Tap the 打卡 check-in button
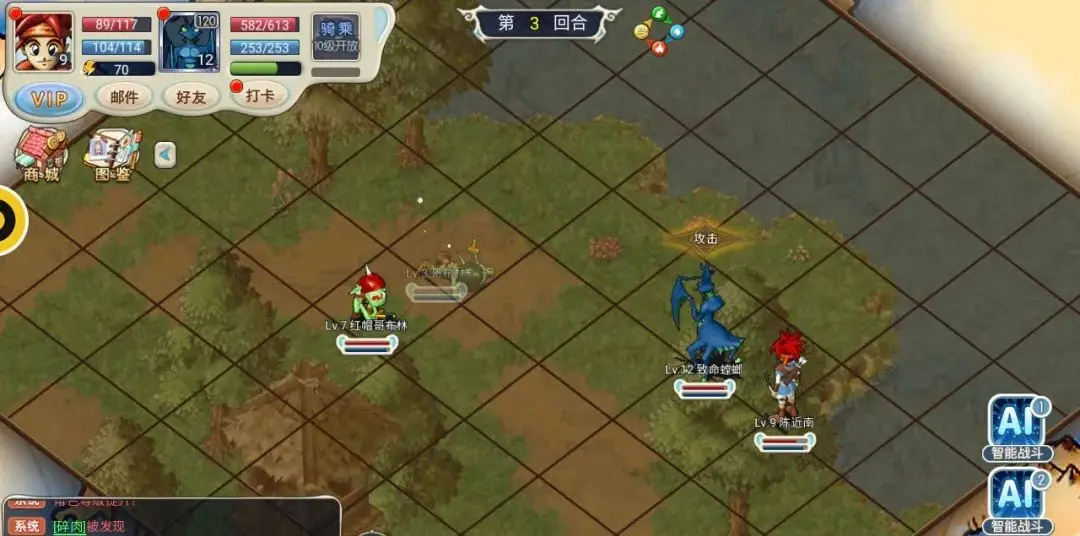 tap(259, 96)
